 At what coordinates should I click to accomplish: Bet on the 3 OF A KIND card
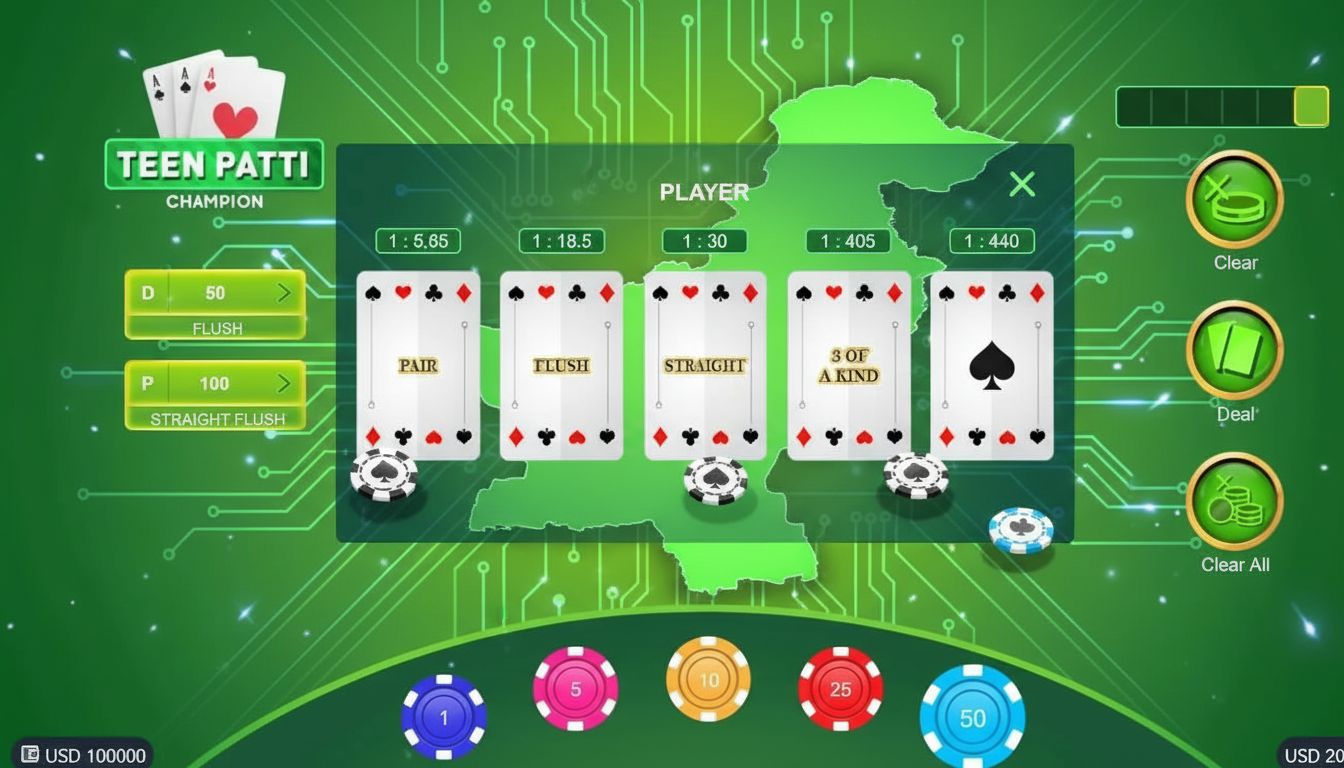[847, 362]
